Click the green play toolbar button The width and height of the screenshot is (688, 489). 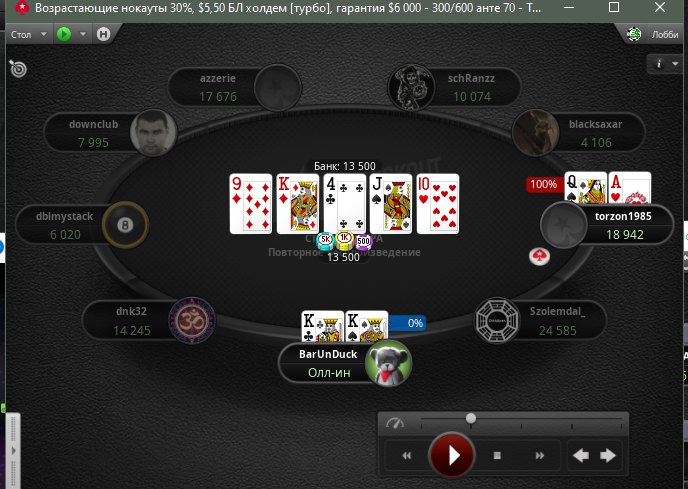66,34
